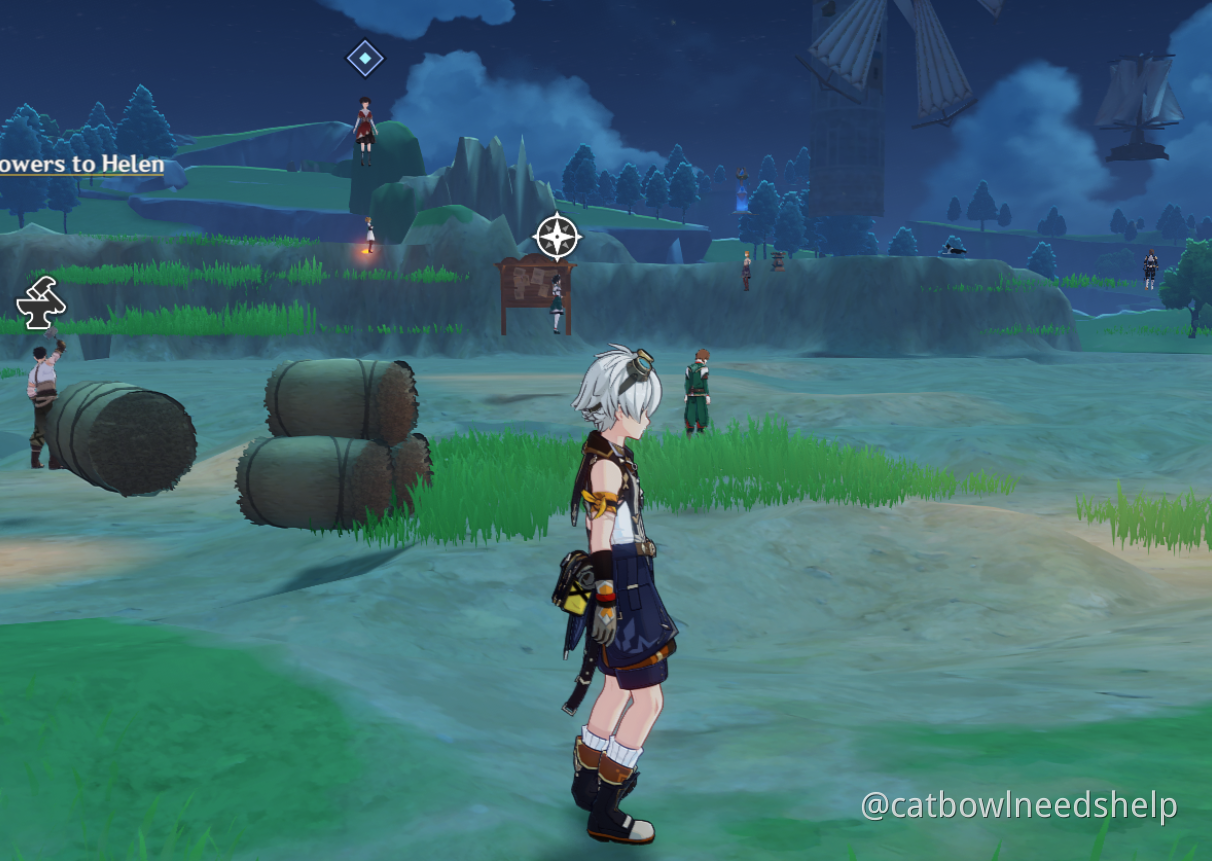Click the quest objective text mentioning Helen
The image size is (1212, 861).
click(x=82, y=164)
